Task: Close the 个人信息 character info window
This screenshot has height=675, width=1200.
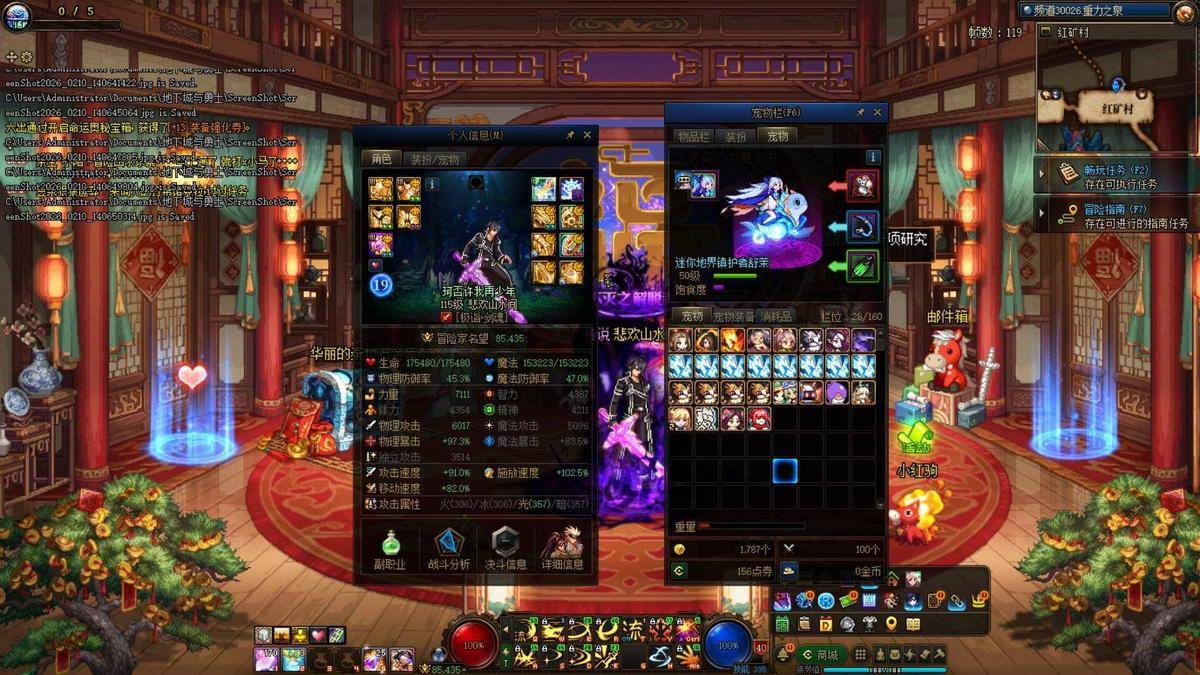Action: tap(587, 135)
